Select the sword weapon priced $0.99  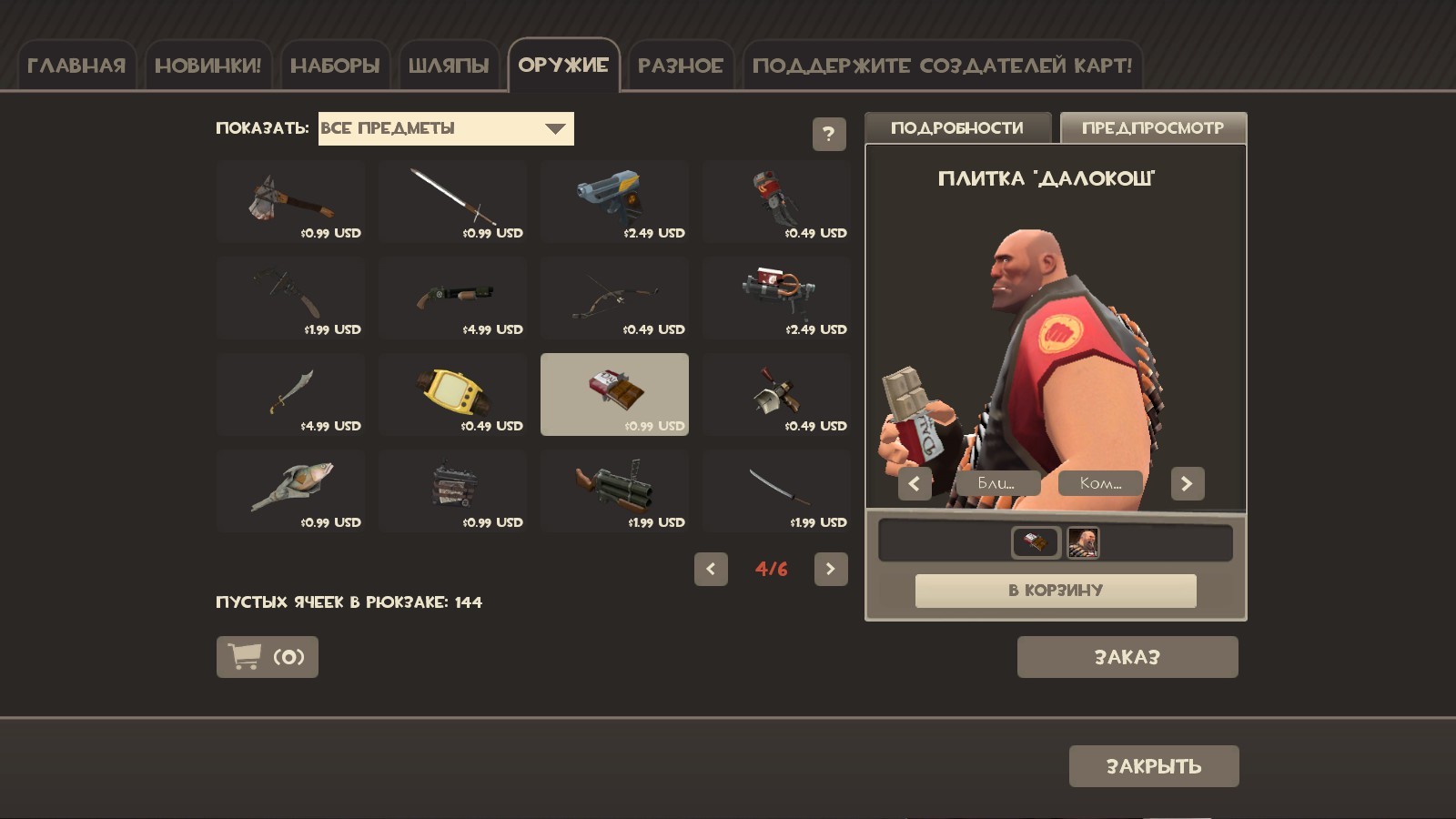point(452,202)
